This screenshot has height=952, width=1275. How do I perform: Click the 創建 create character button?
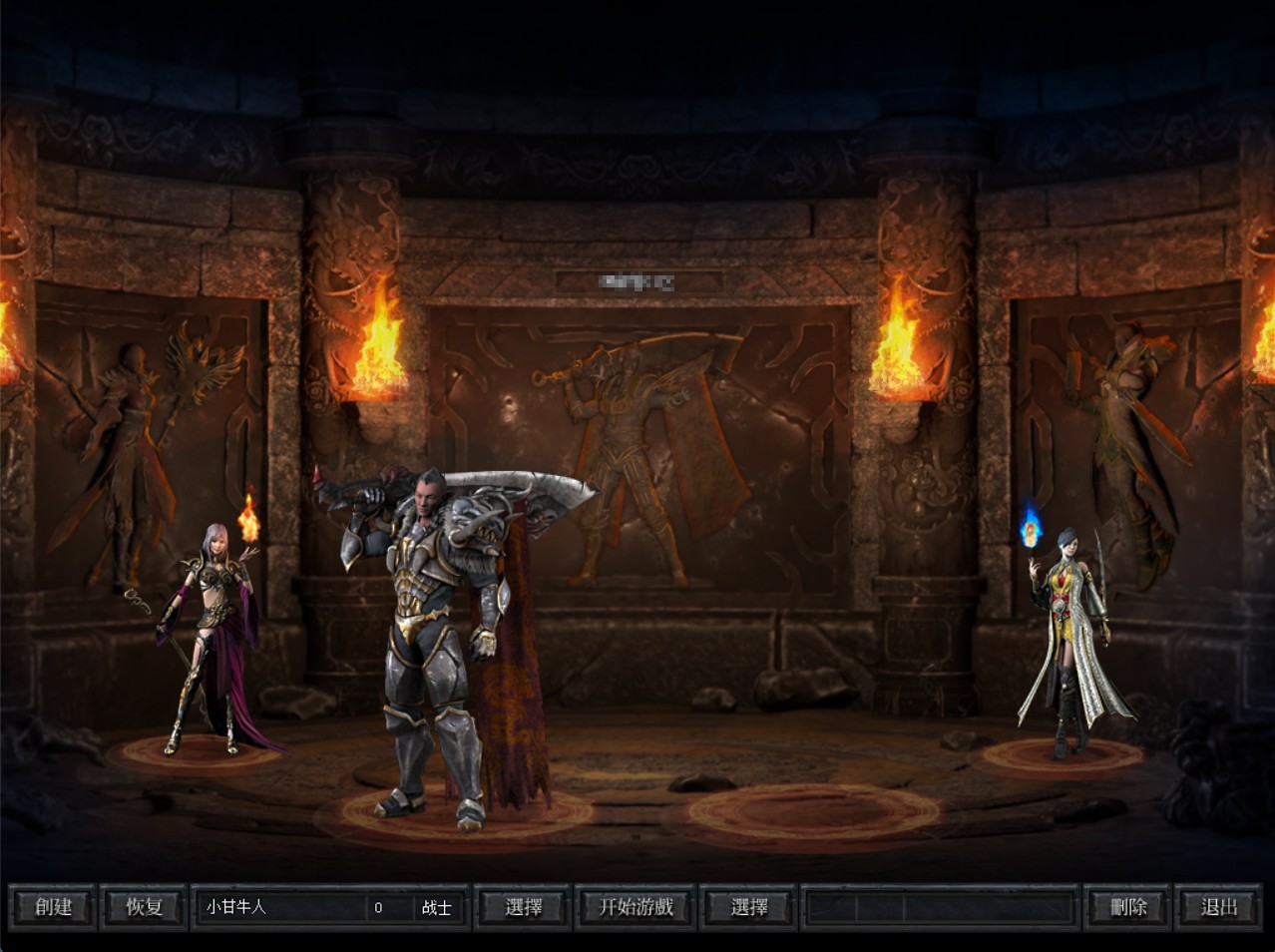[x=53, y=907]
